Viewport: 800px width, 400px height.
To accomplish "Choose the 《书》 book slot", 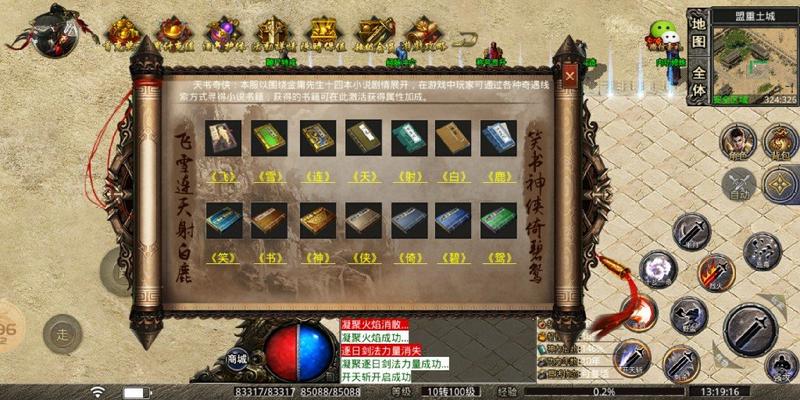I will 268,220.
